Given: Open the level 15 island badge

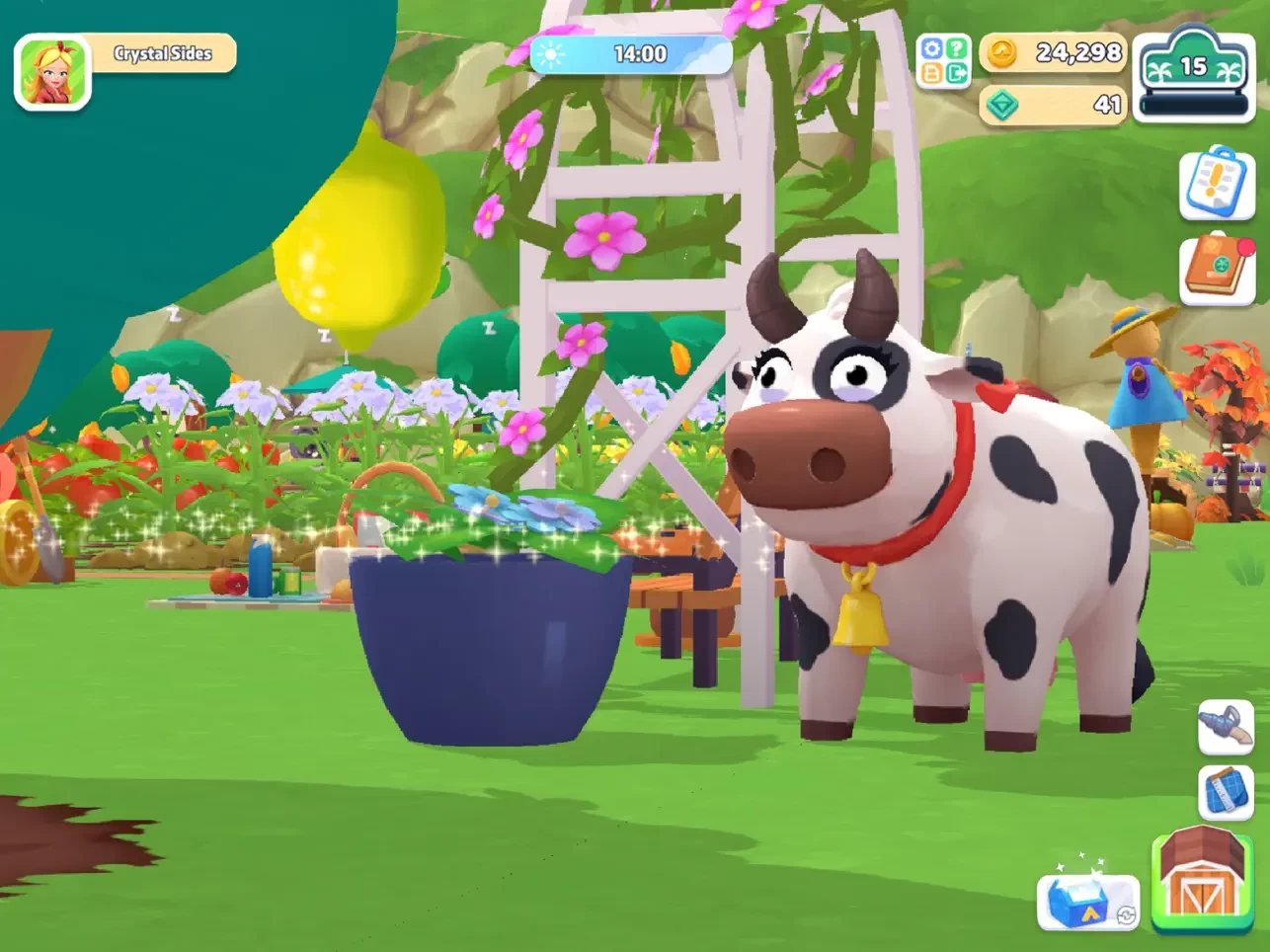Looking at the screenshot, I should pos(1193,74).
